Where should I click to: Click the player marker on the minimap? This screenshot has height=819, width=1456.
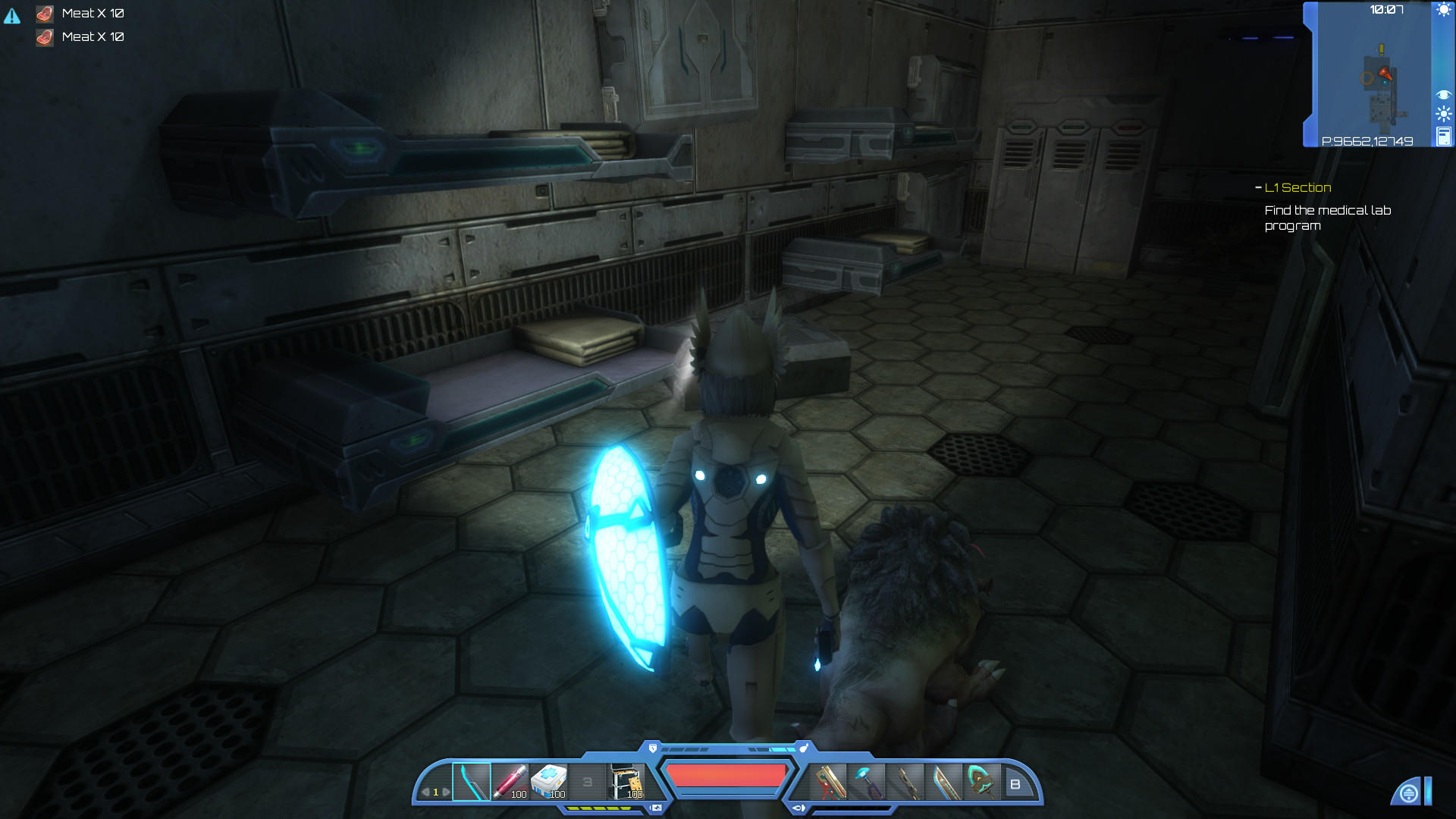(x=1385, y=72)
